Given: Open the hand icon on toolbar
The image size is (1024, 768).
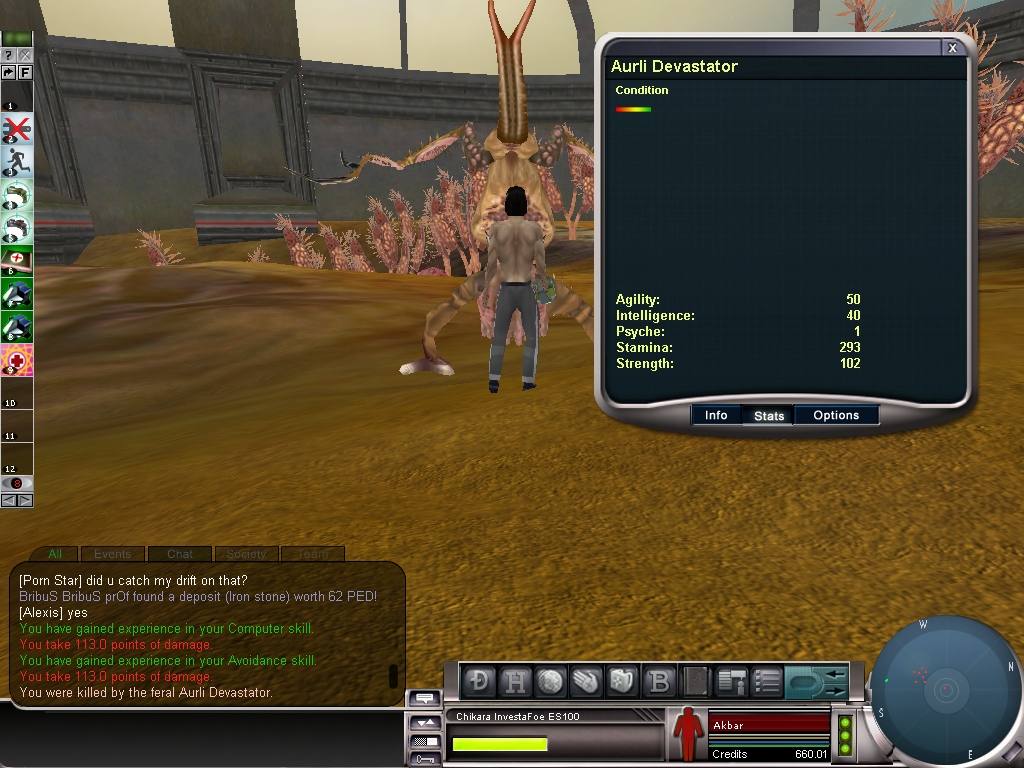Looking at the screenshot, I should coord(587,681).
